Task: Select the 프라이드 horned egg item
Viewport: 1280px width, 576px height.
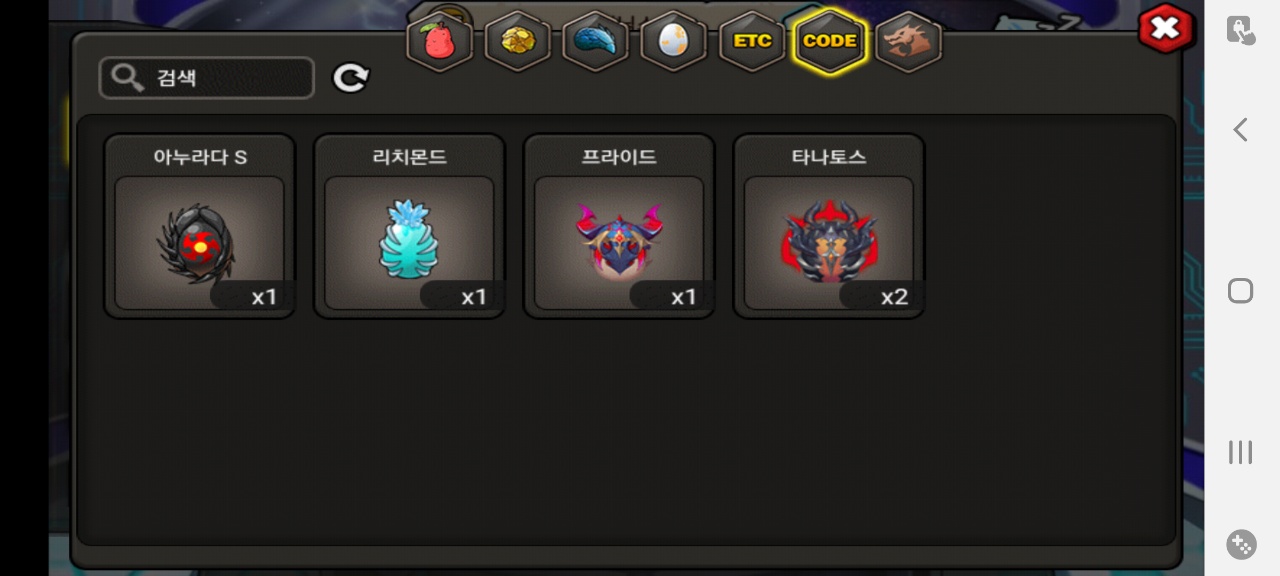Action: click(x=619, y=243)
